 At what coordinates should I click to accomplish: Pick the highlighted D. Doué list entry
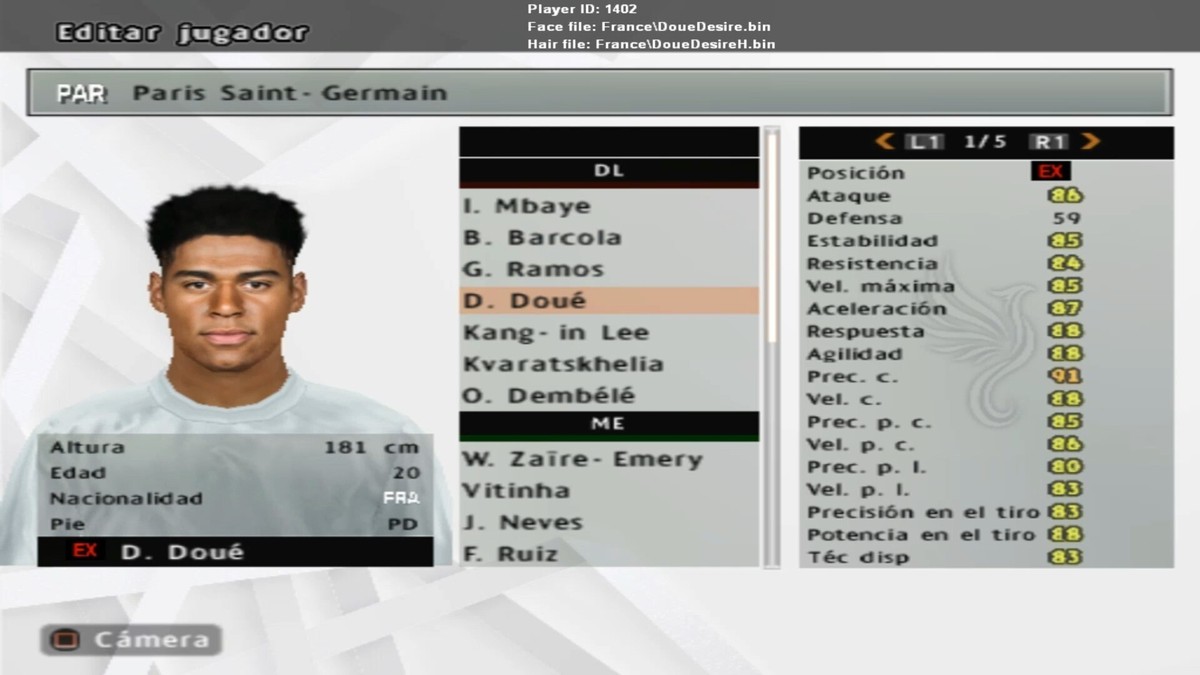pos(608,301)
